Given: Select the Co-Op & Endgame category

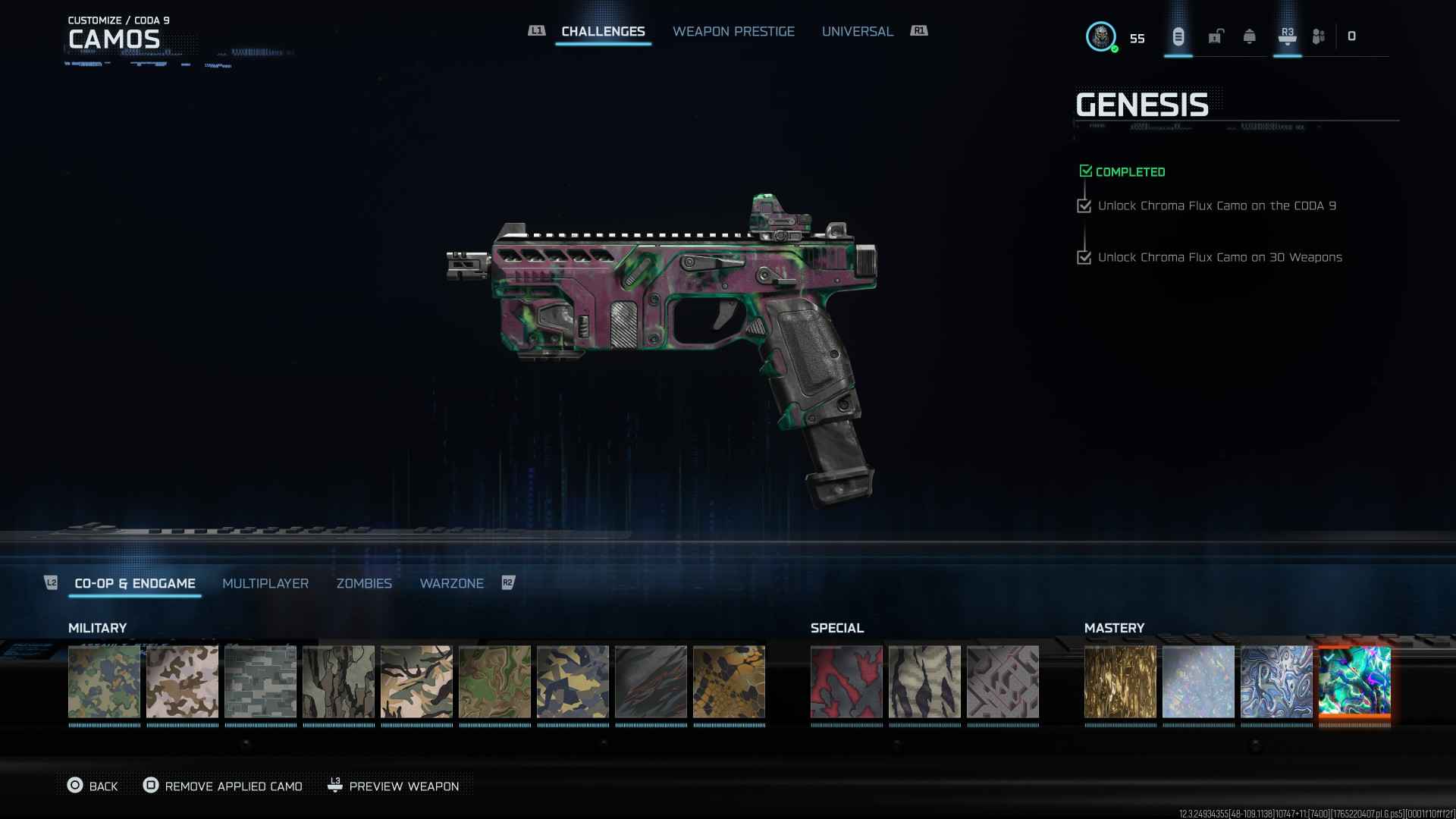Looking at the screenshot, I should tap(135, 583).
